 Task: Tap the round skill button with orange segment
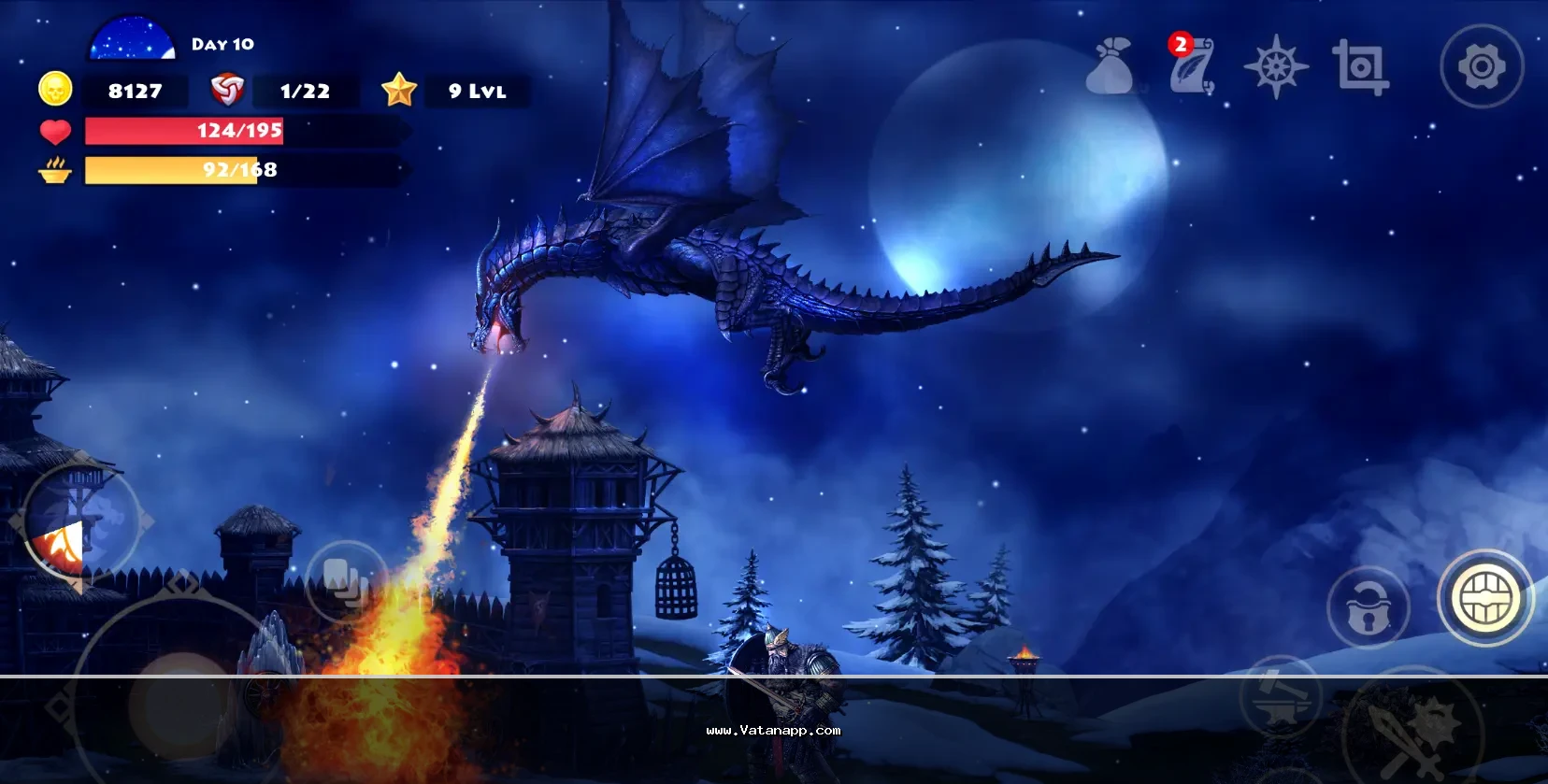point(79,523)
